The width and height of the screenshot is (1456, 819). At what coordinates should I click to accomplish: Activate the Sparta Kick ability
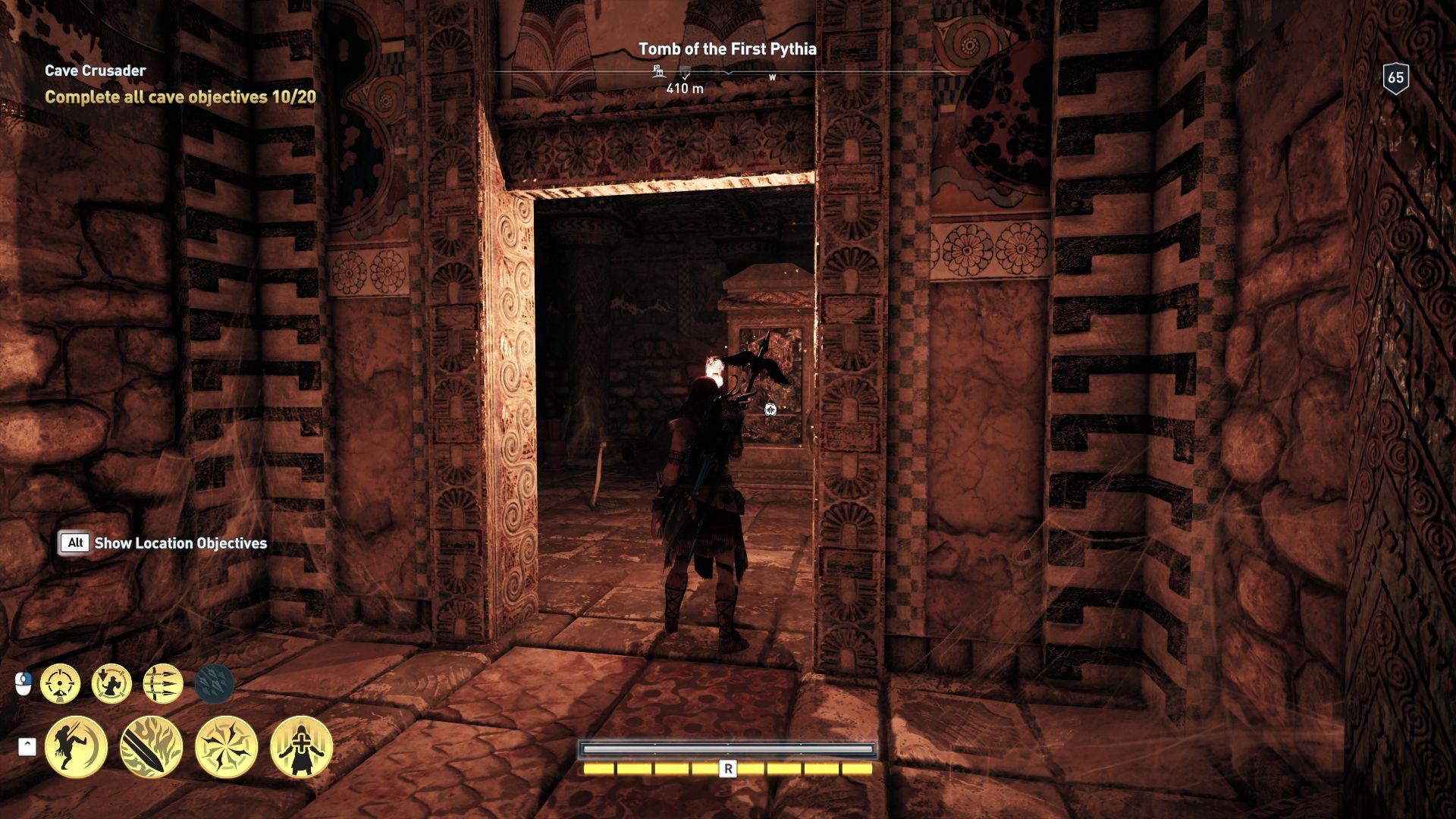(x=76, y=747)
